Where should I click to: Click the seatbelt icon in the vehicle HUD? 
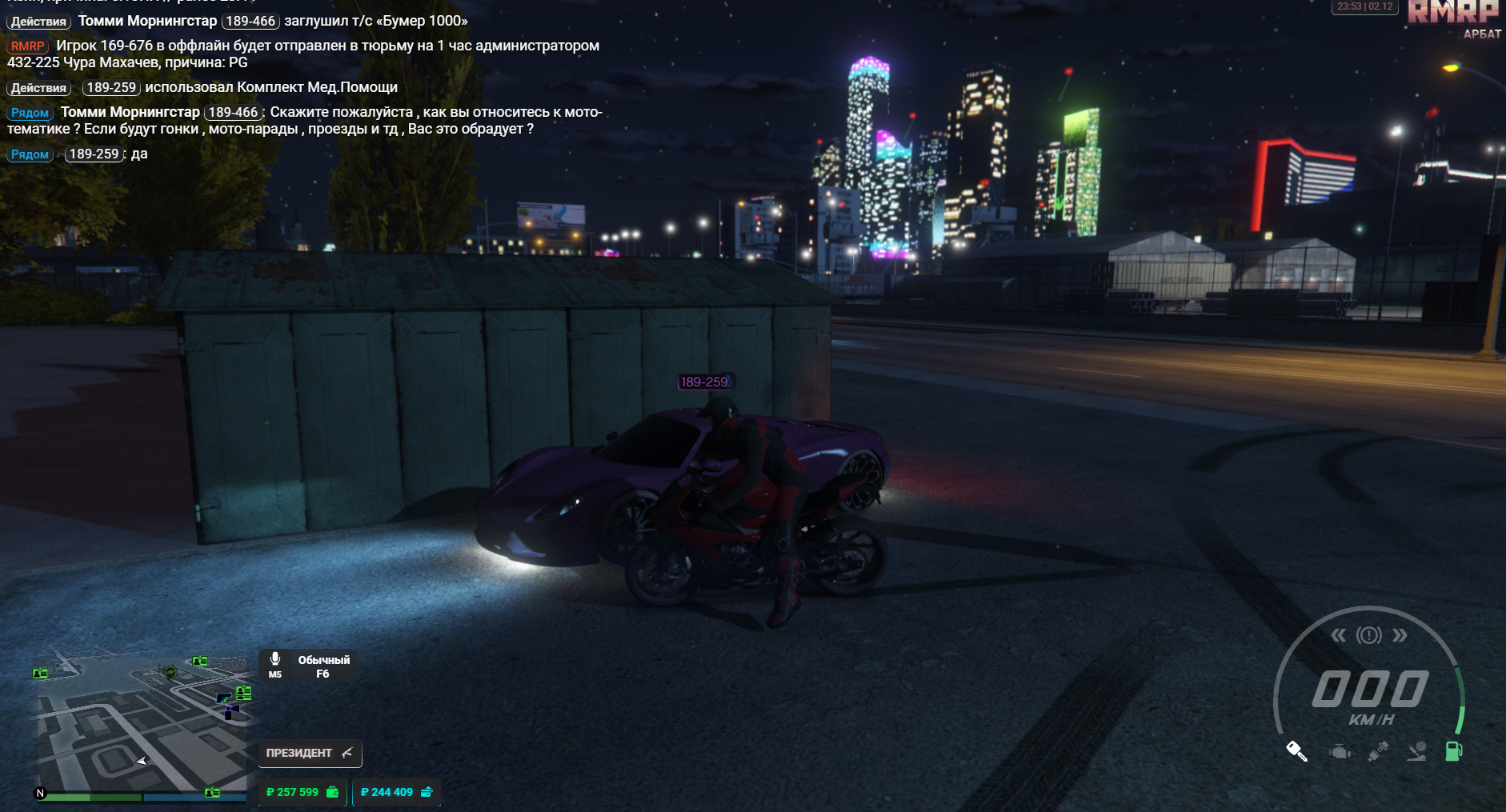tap(1378, 752)
